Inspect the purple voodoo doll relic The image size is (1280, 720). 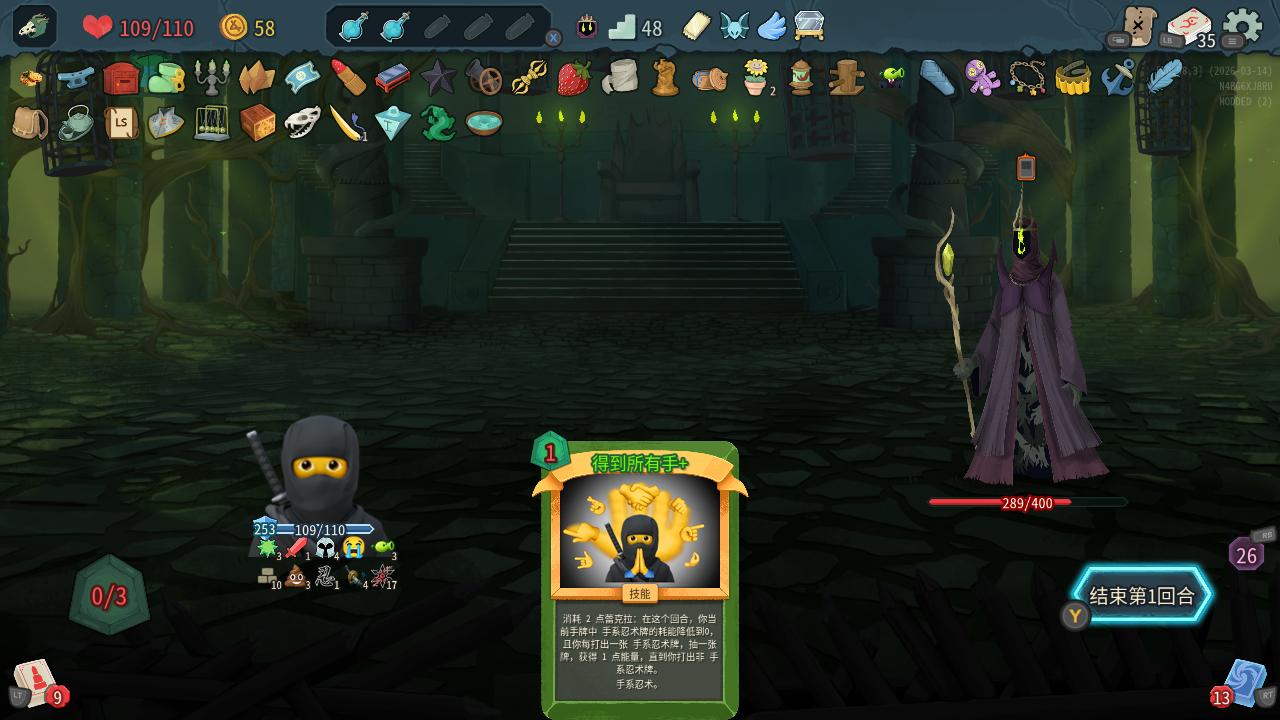(x=981, y=77)
